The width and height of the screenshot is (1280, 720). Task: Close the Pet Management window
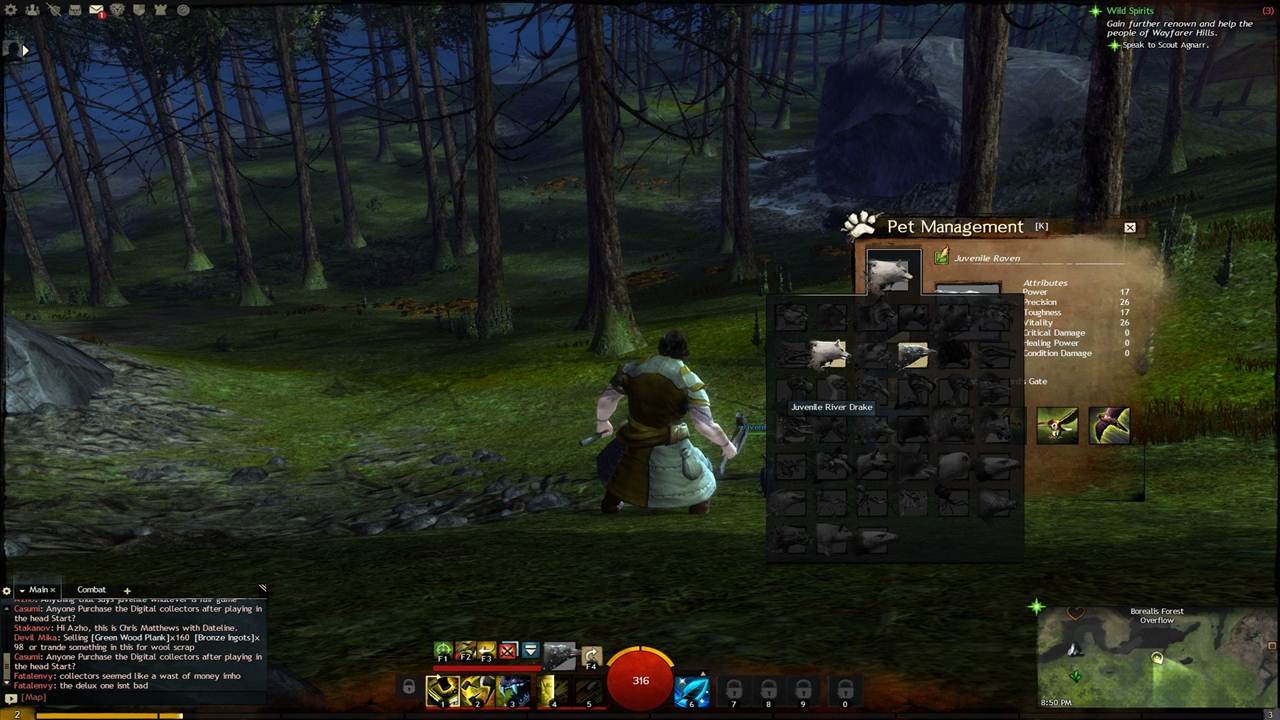click(1130, 228)
